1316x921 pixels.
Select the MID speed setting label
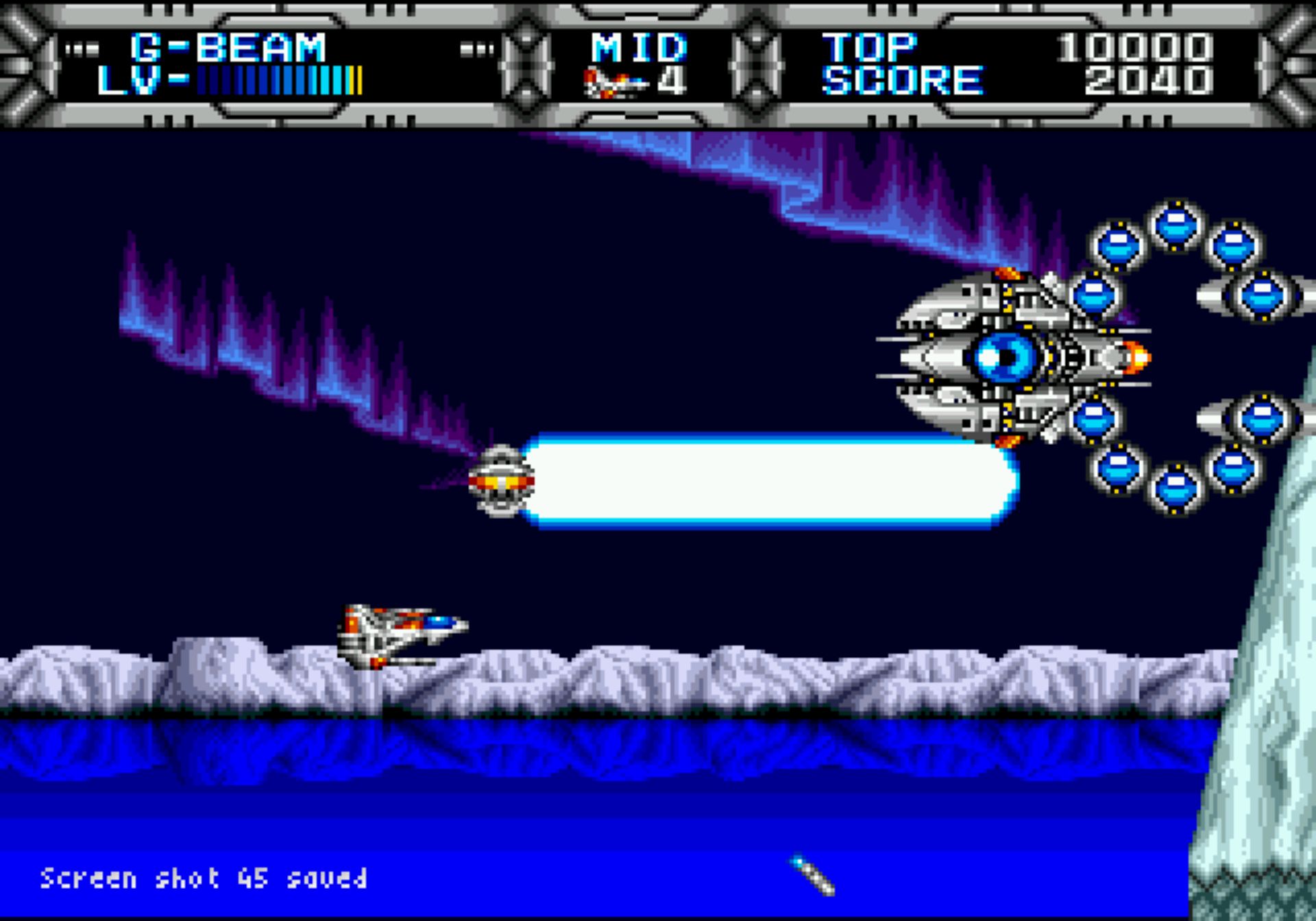coord(638,48)
